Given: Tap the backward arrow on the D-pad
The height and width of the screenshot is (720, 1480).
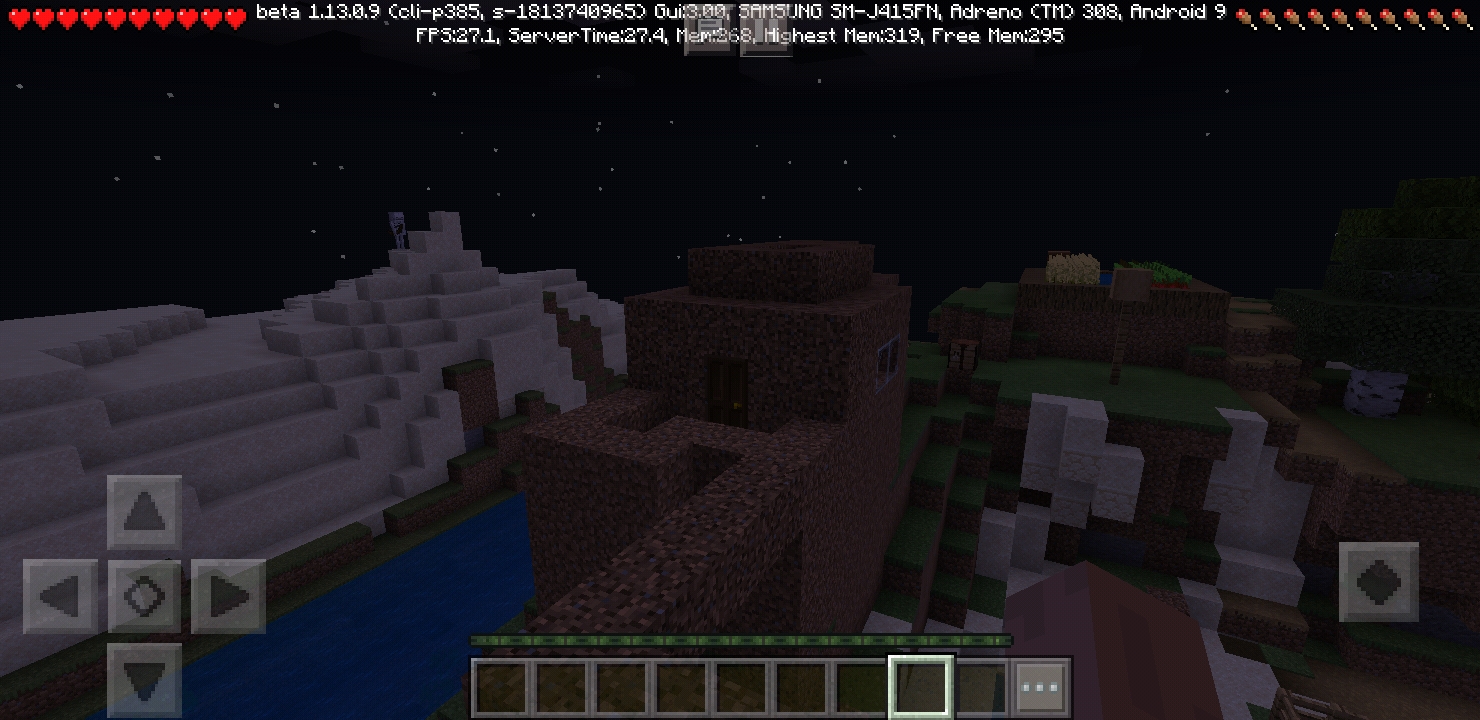Looking at the screenshot, I should point(144,680).
